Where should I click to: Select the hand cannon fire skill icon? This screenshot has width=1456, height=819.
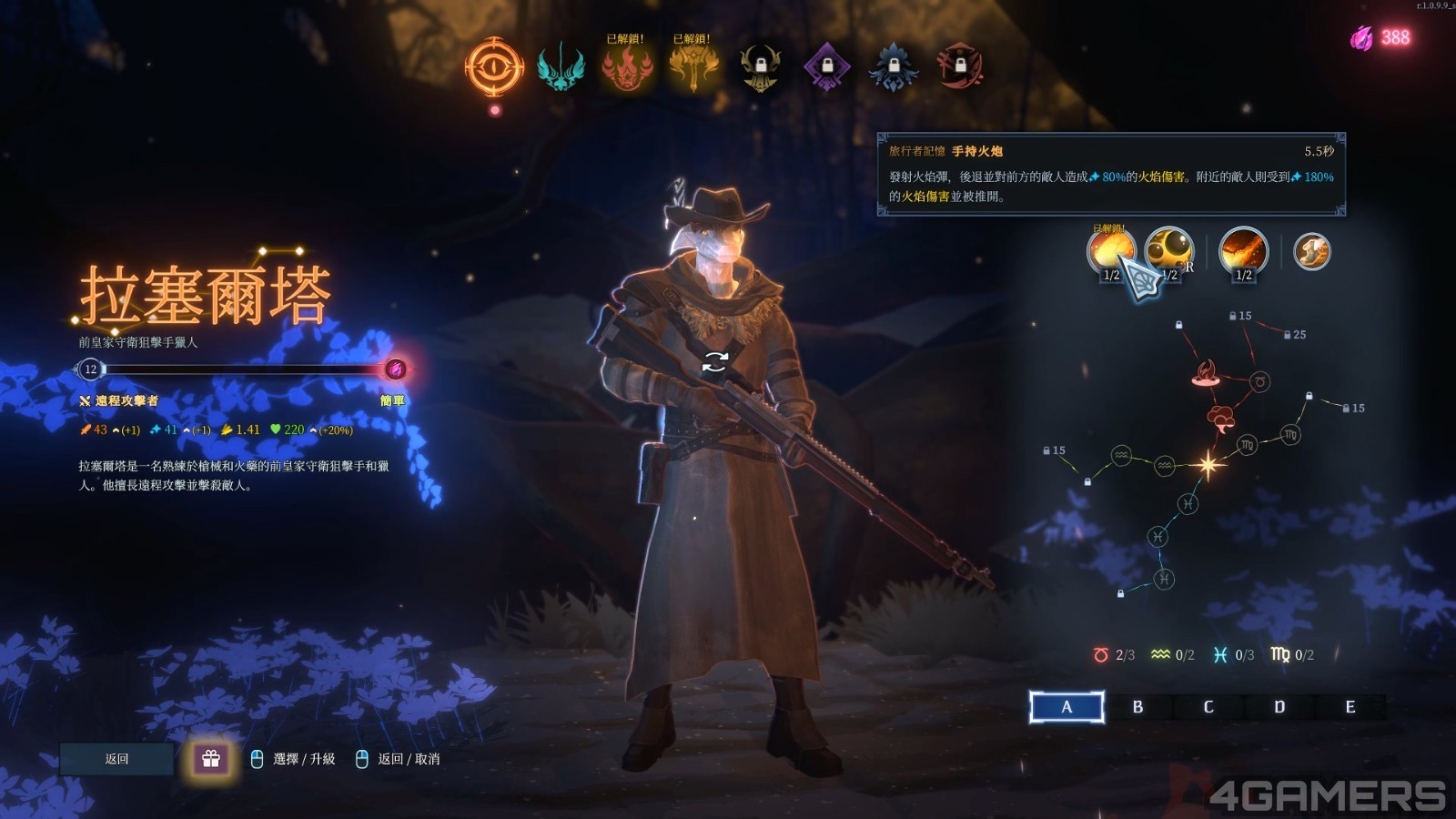(1111, 251)
